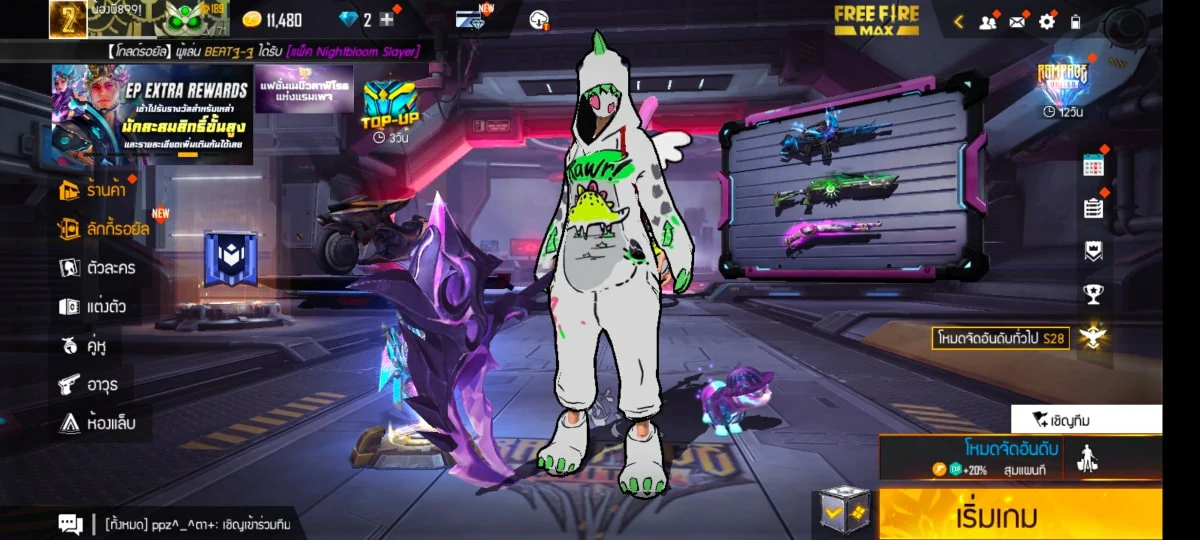Open the player profile avatar
This screenshot has width=1200, height=540.
68,19
